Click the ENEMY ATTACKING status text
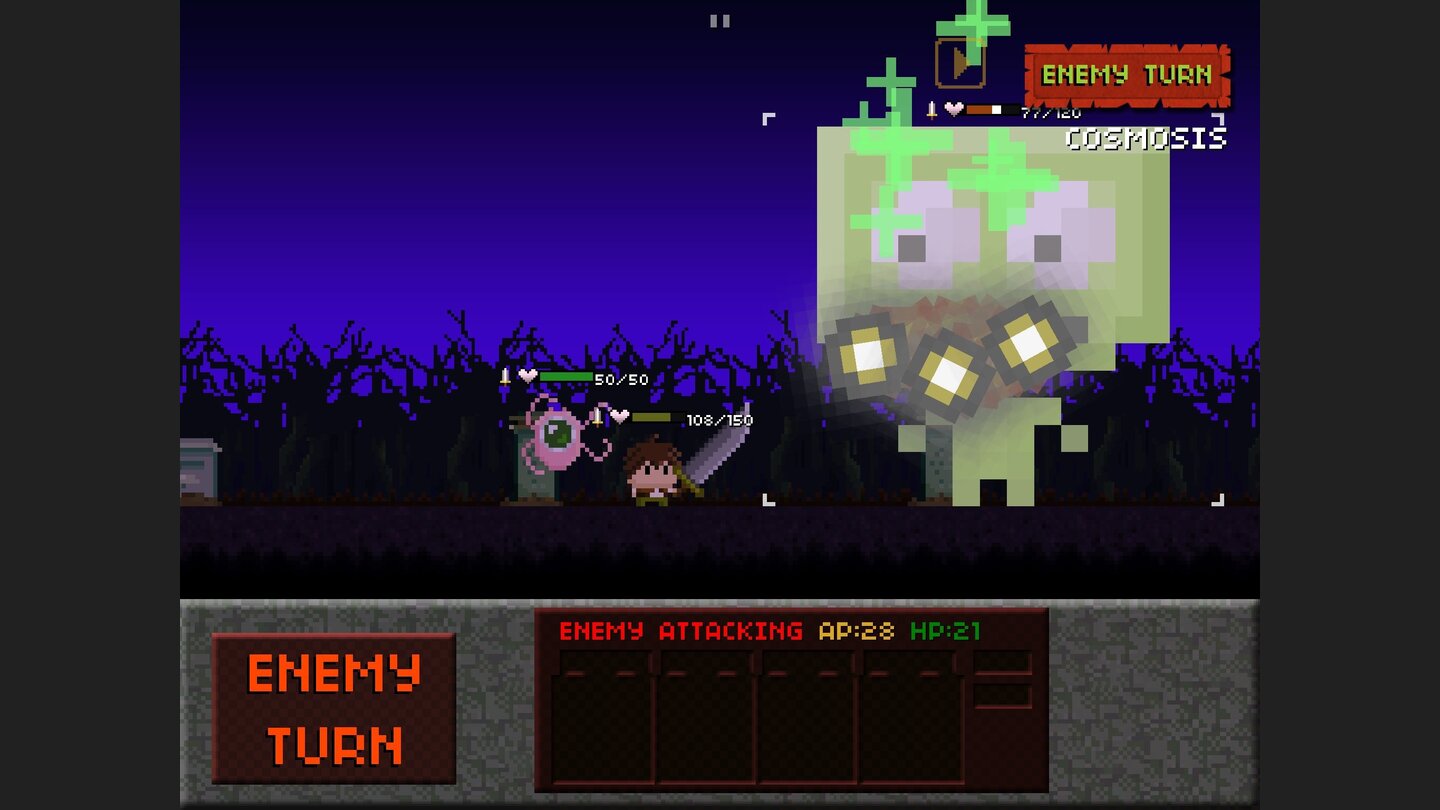The height and width of the screenshot is (810, 1440). tap(681, 630)
